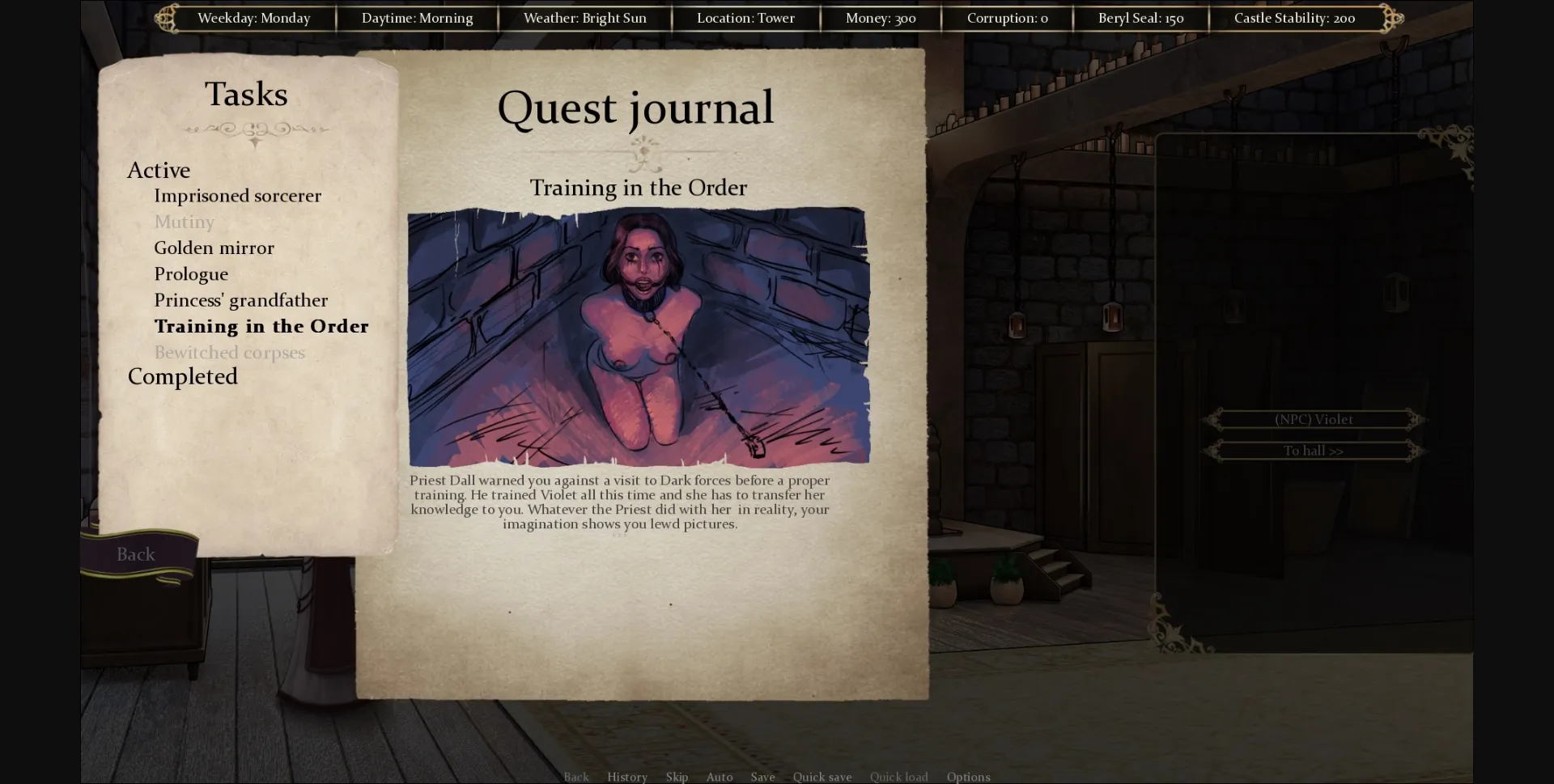Select the Imprisoned sorcerer quest

237,196
